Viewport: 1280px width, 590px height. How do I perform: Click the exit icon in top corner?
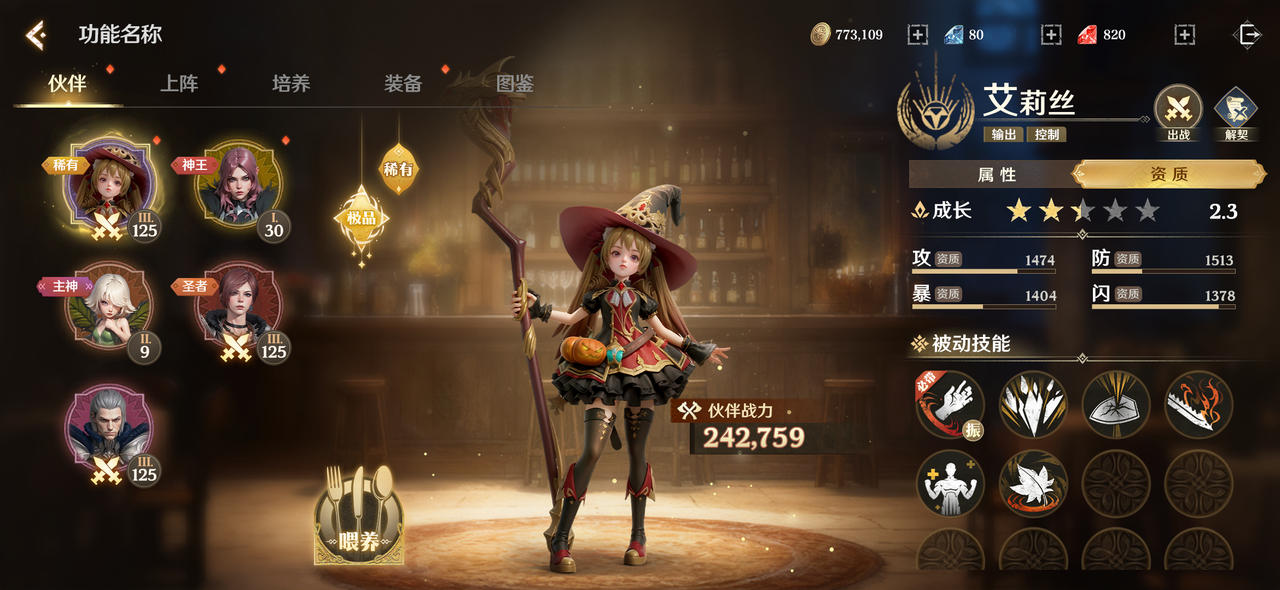[x=1249, y=35]
